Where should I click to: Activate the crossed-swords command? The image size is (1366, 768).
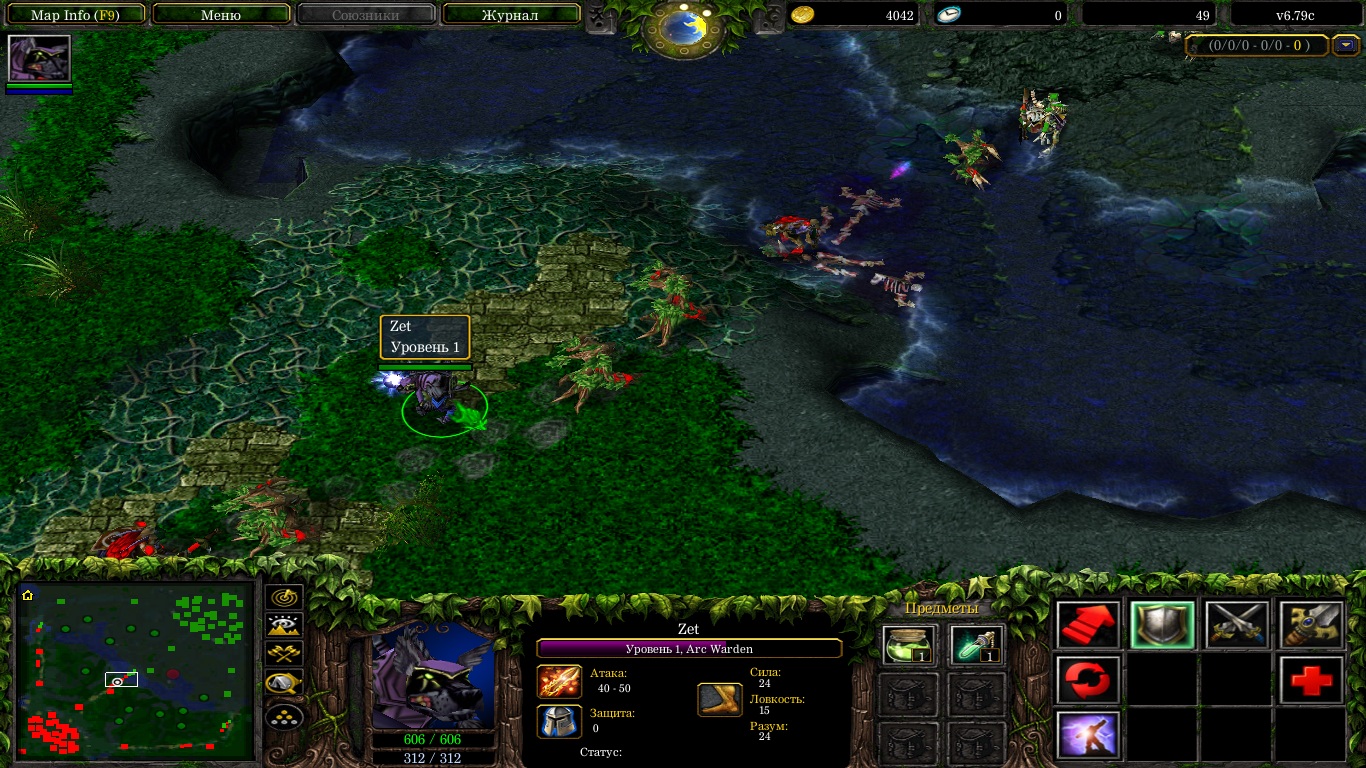click(1236, 625)
